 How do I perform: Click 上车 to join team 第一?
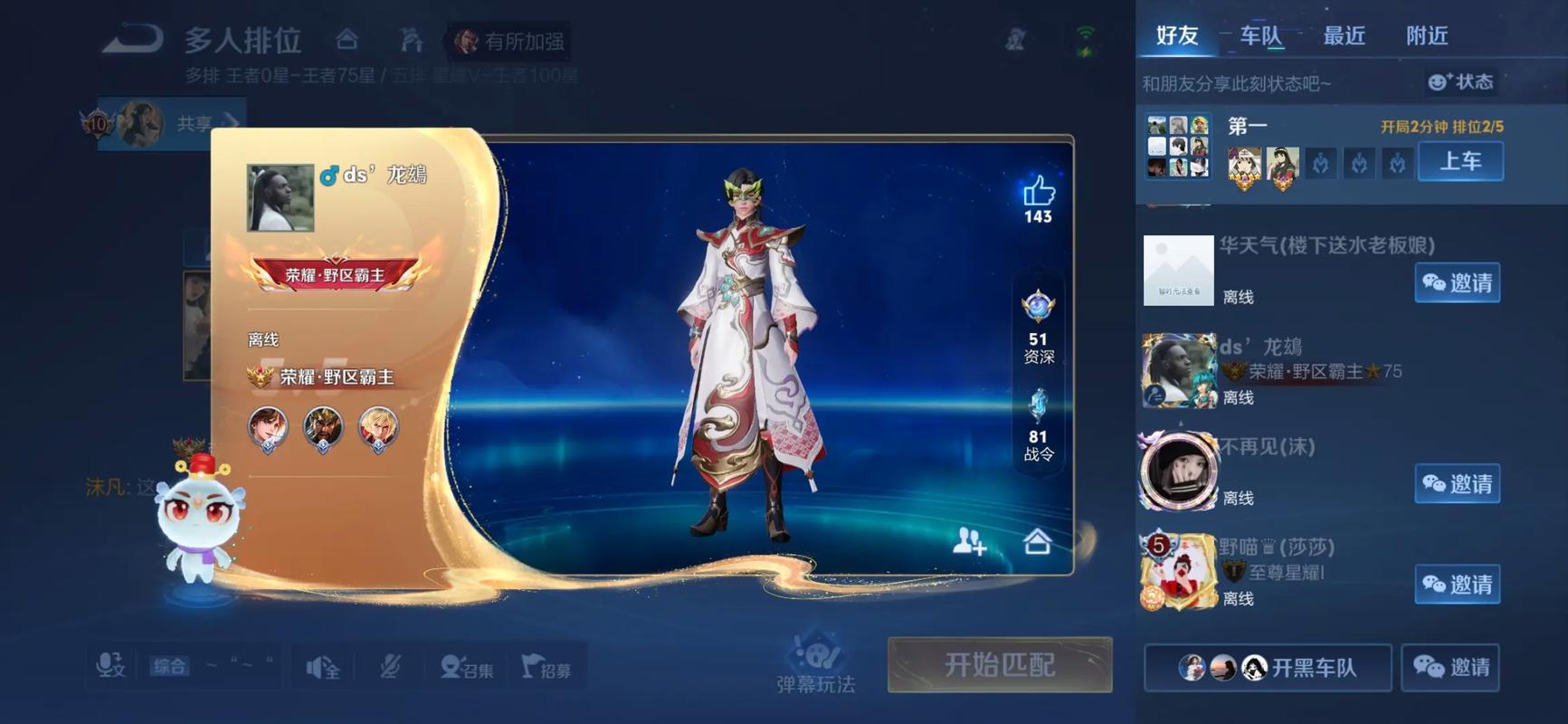1460,161
